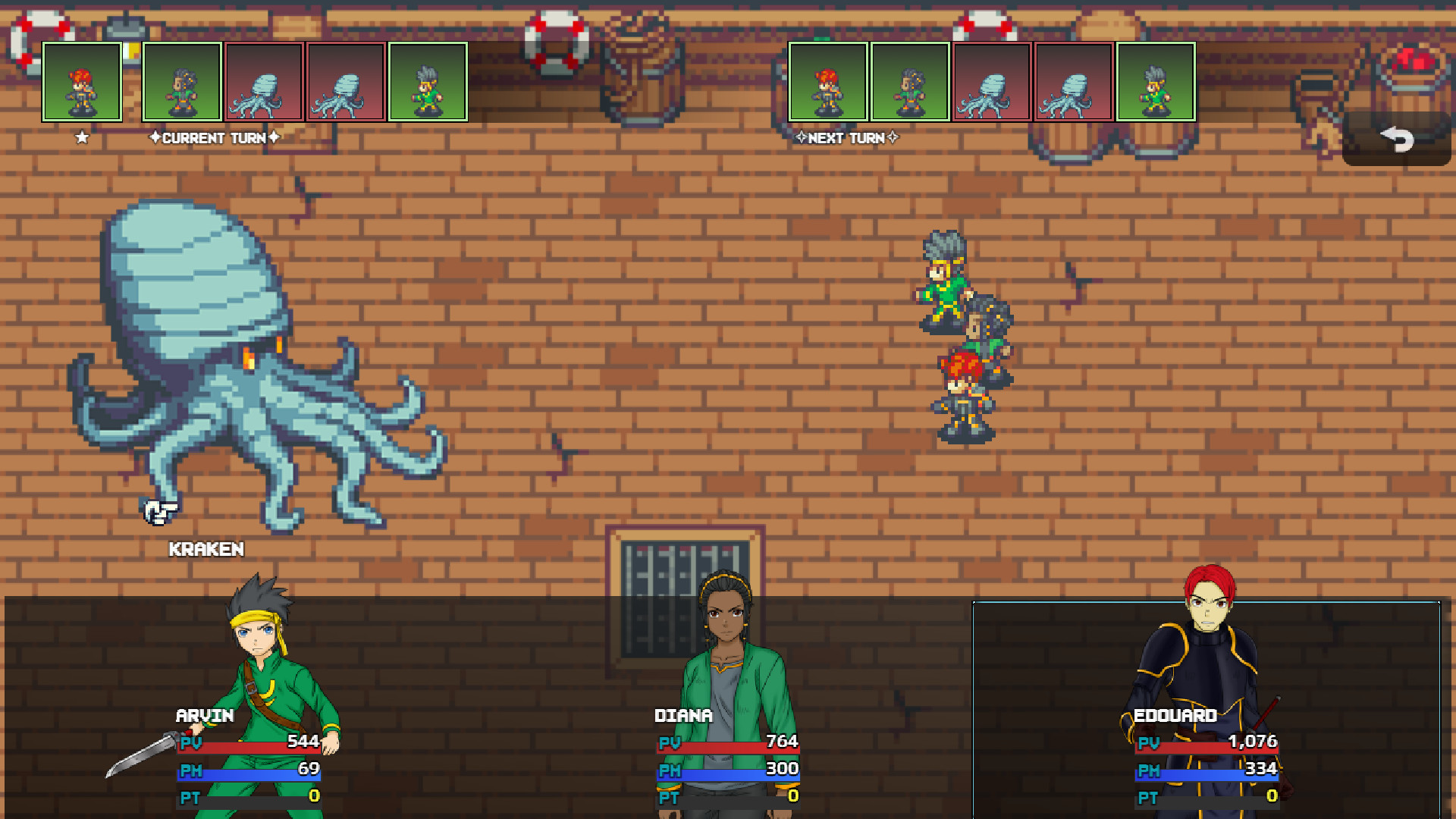Click the star icon below Arvin's turn portrait

coord(81,137)
